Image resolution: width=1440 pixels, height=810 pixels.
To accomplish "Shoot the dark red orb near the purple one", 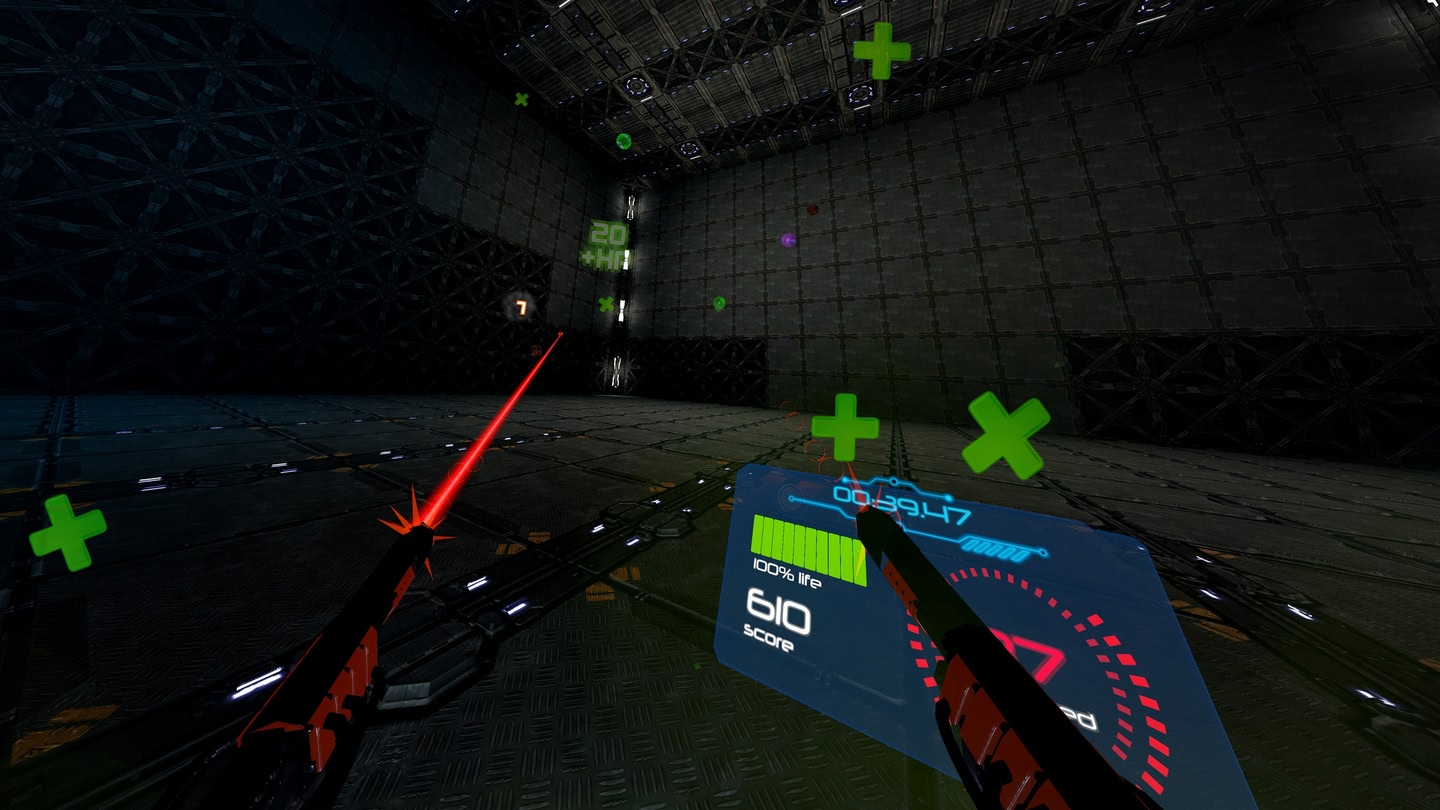I will (x=812, y=210).
